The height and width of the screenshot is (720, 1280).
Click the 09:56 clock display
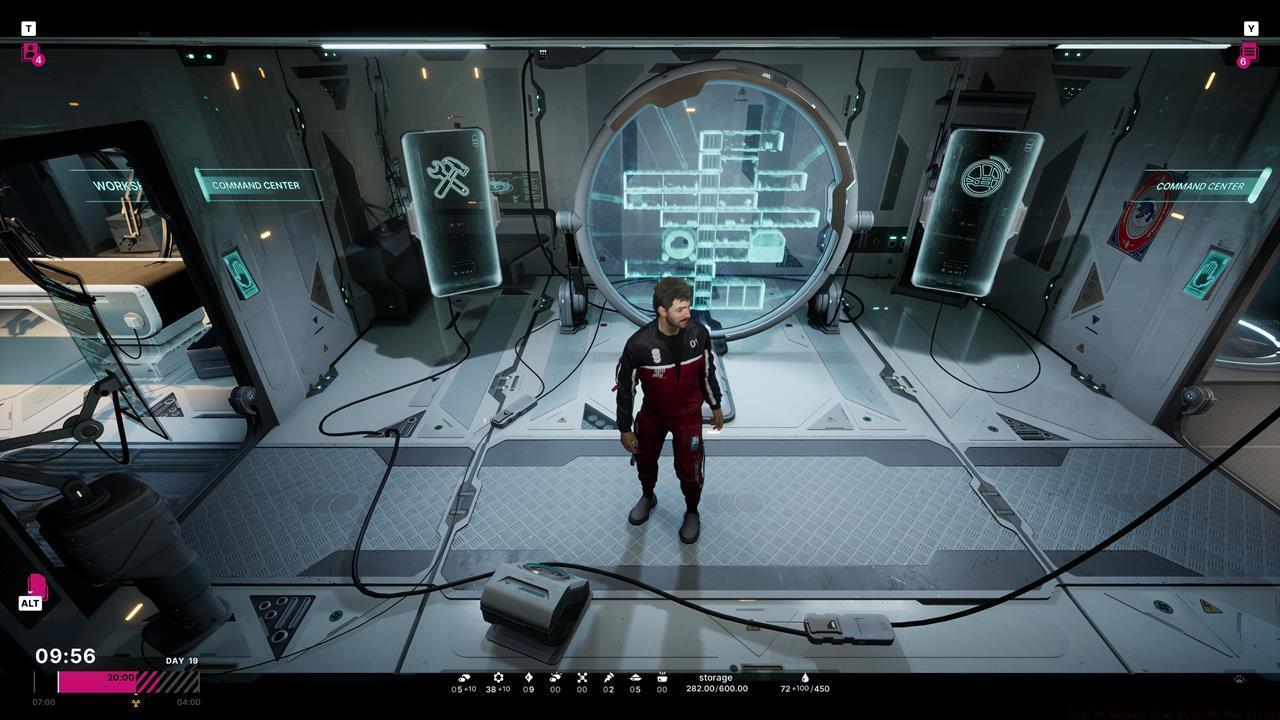click(63, 656)
